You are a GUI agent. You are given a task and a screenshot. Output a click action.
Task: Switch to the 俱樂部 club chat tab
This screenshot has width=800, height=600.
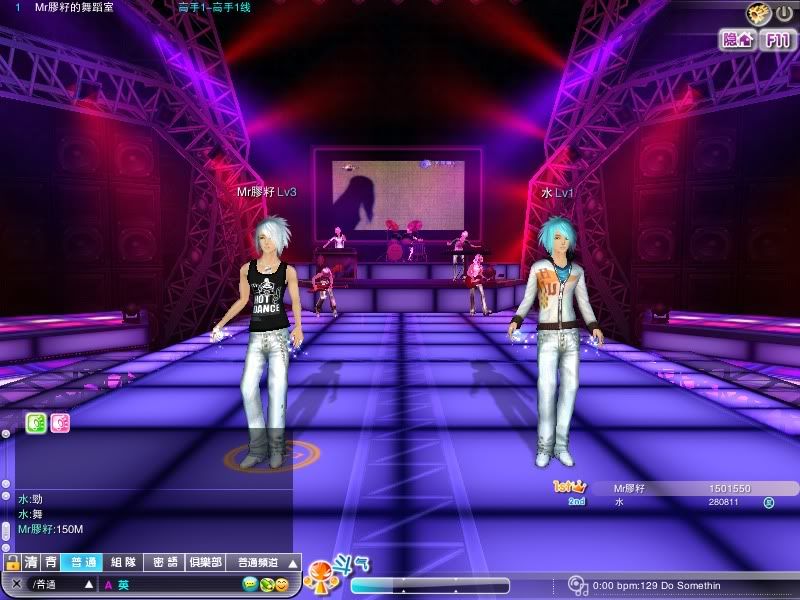[x=206, y=563]
